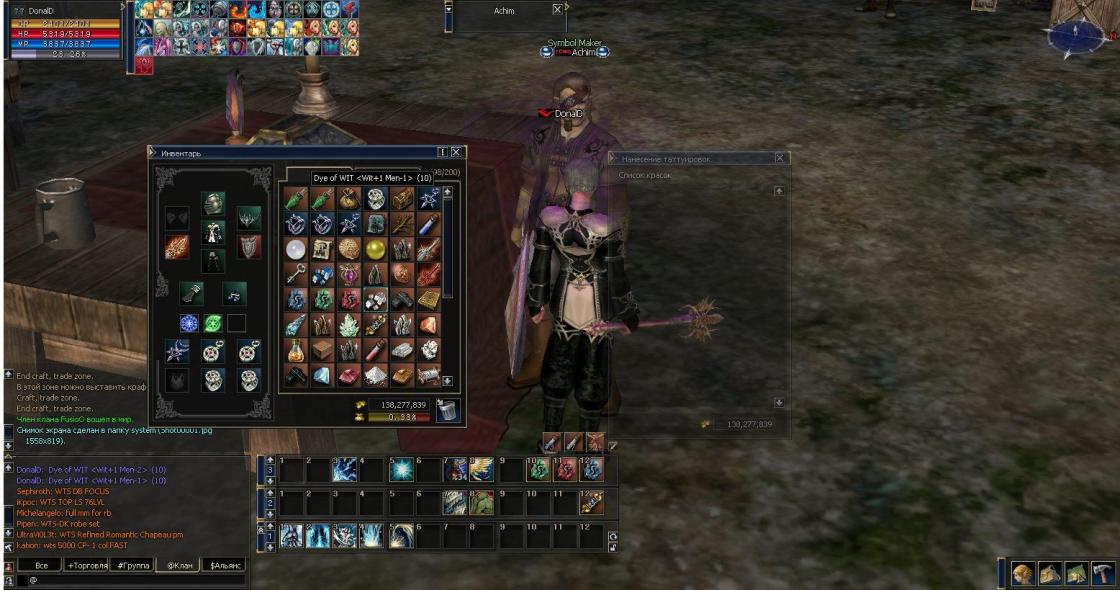1120x590 pixels.
Task: Close the tattoo application window
Action: [x=780, y=158]
